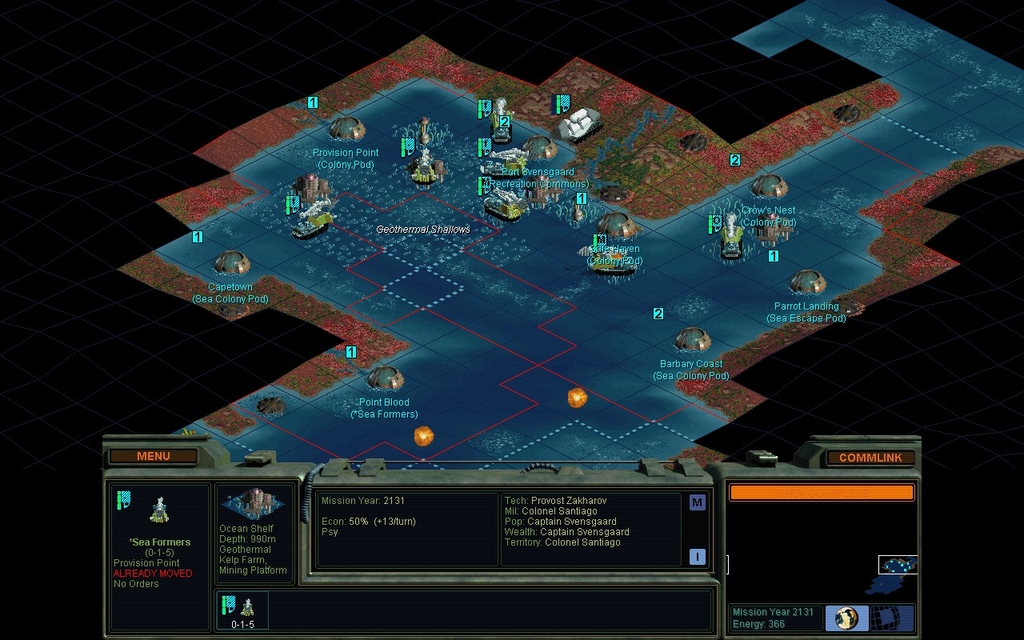Open the Point Blood base
Viewport: 1024px width, 640px height.
pos(385,378)
